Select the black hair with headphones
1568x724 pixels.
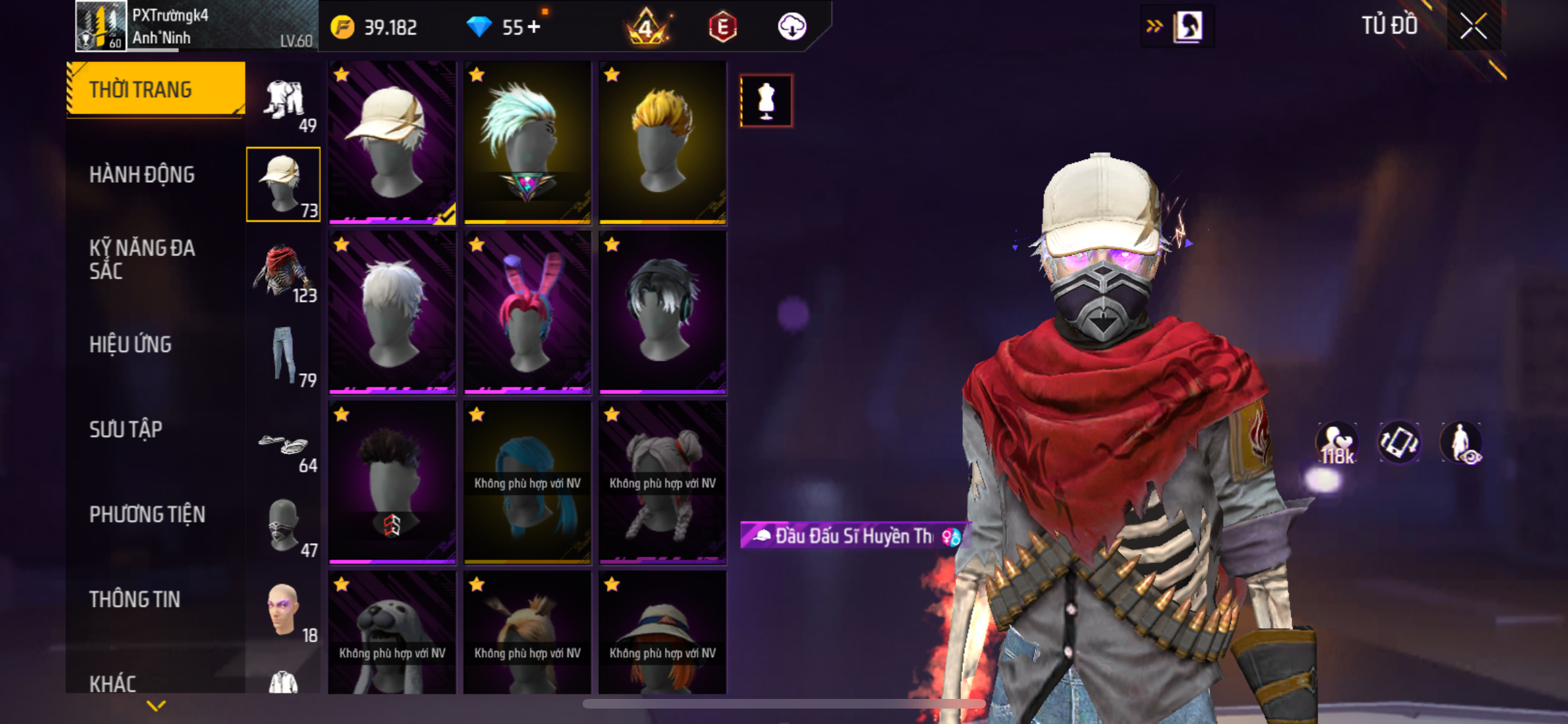point(662,313)
